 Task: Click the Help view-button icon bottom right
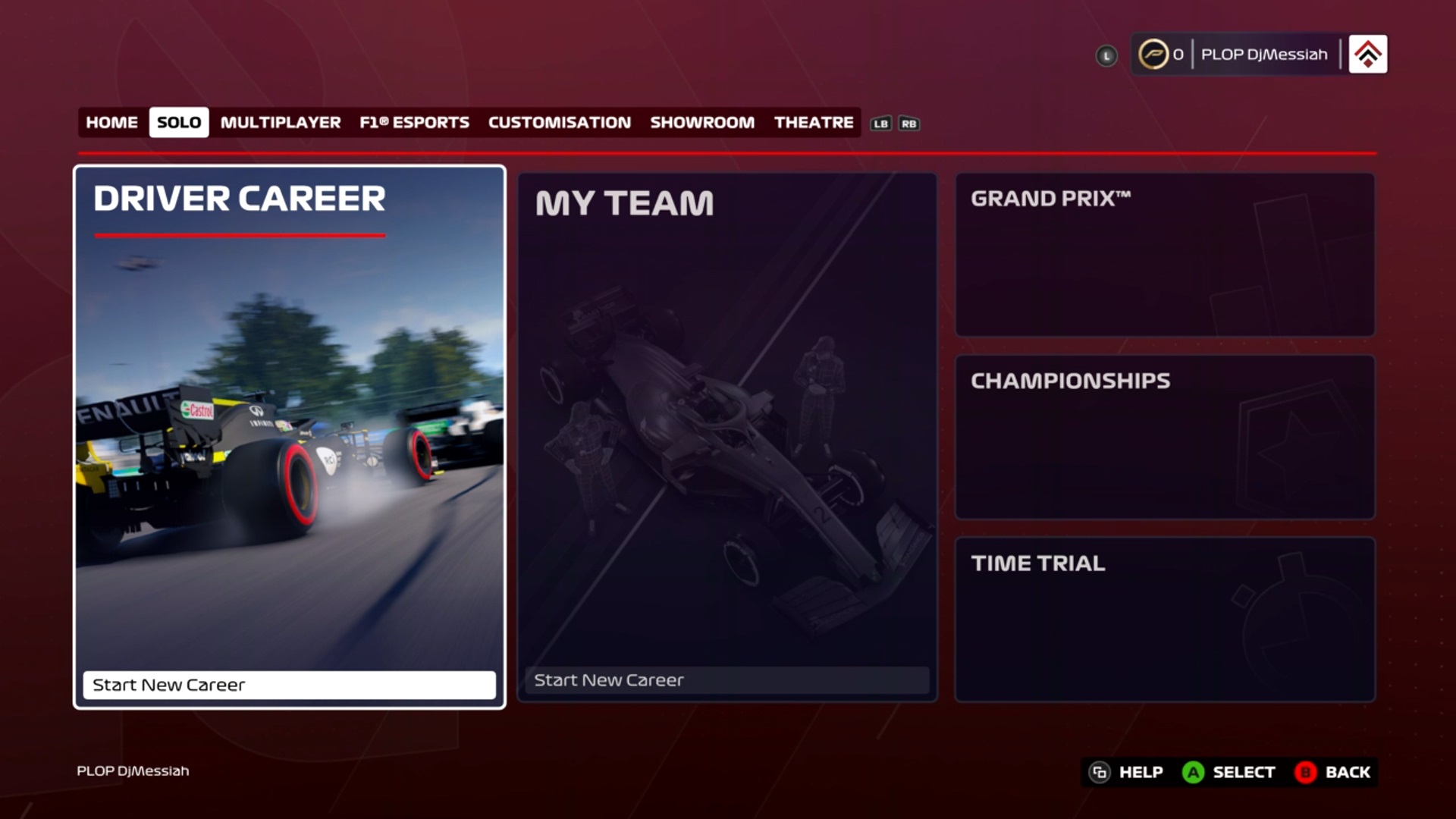pos(1100,772)
